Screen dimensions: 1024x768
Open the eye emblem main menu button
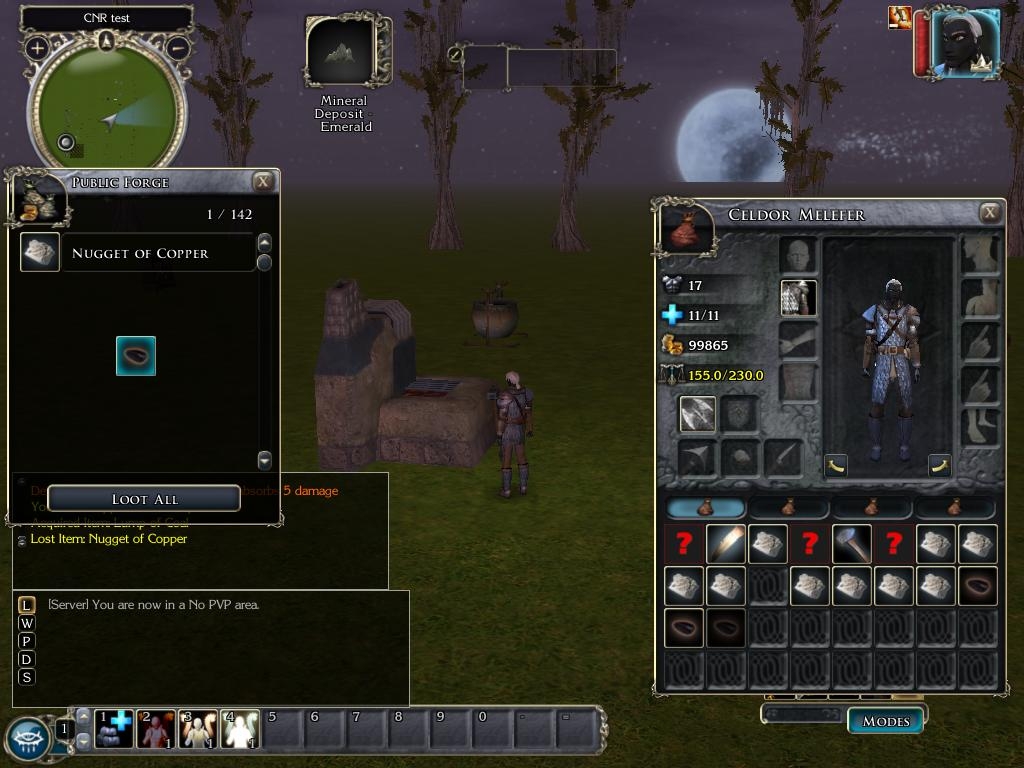(x=28, y=738)
